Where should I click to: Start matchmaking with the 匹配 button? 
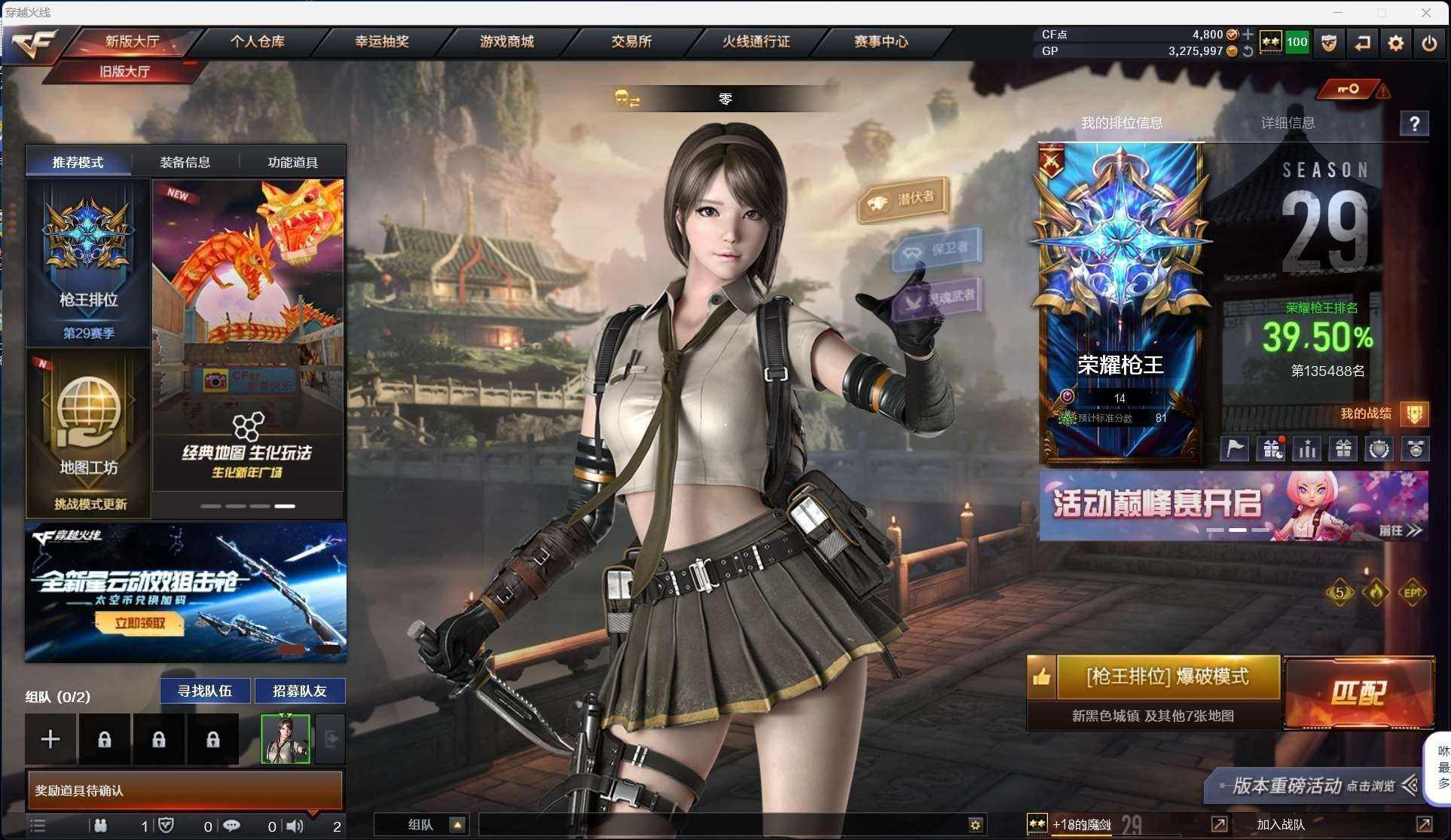click(x=1358, y=693)
